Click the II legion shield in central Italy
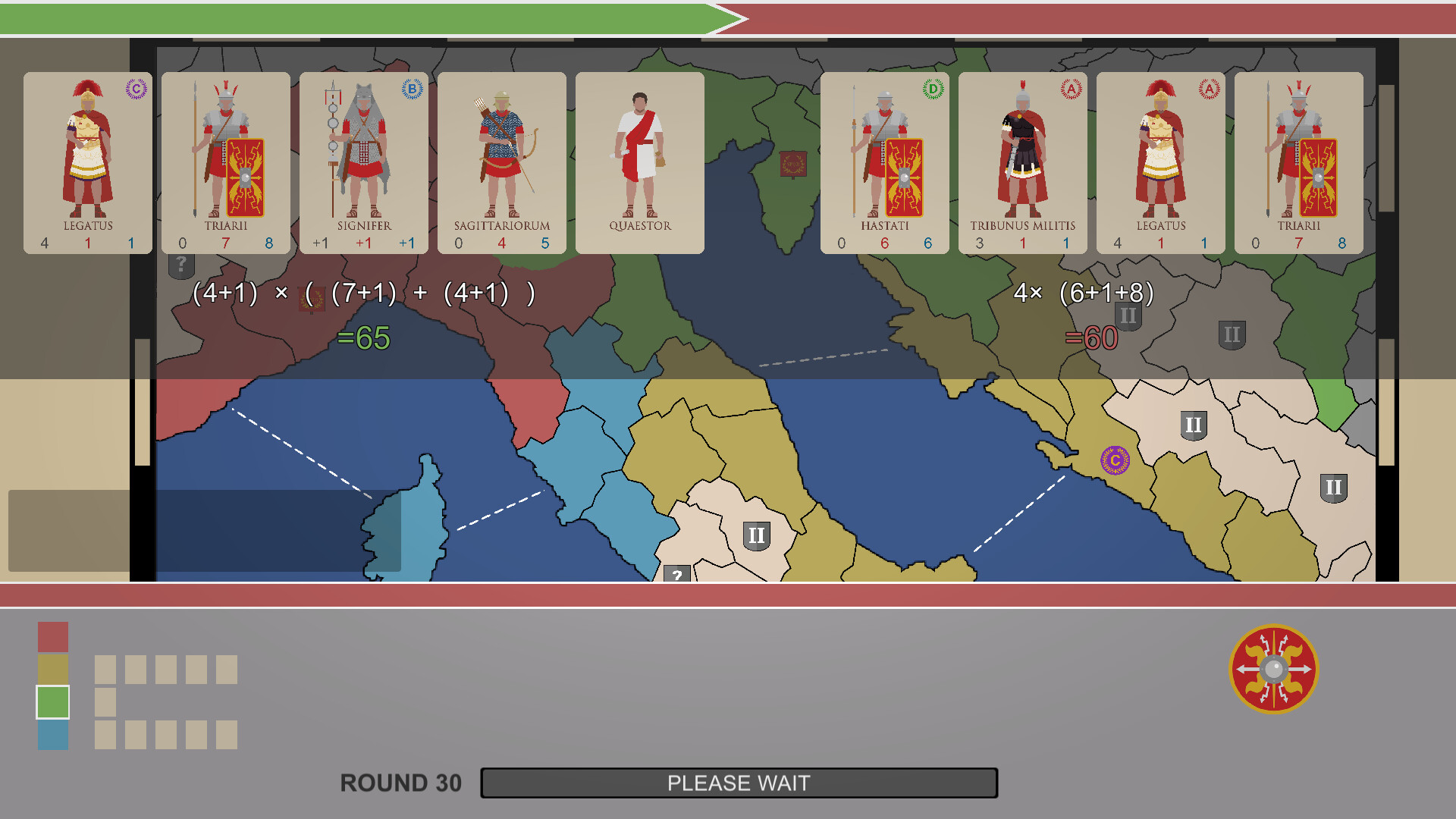This screenshot has height=819, width=1456. [x=755, y=533]
